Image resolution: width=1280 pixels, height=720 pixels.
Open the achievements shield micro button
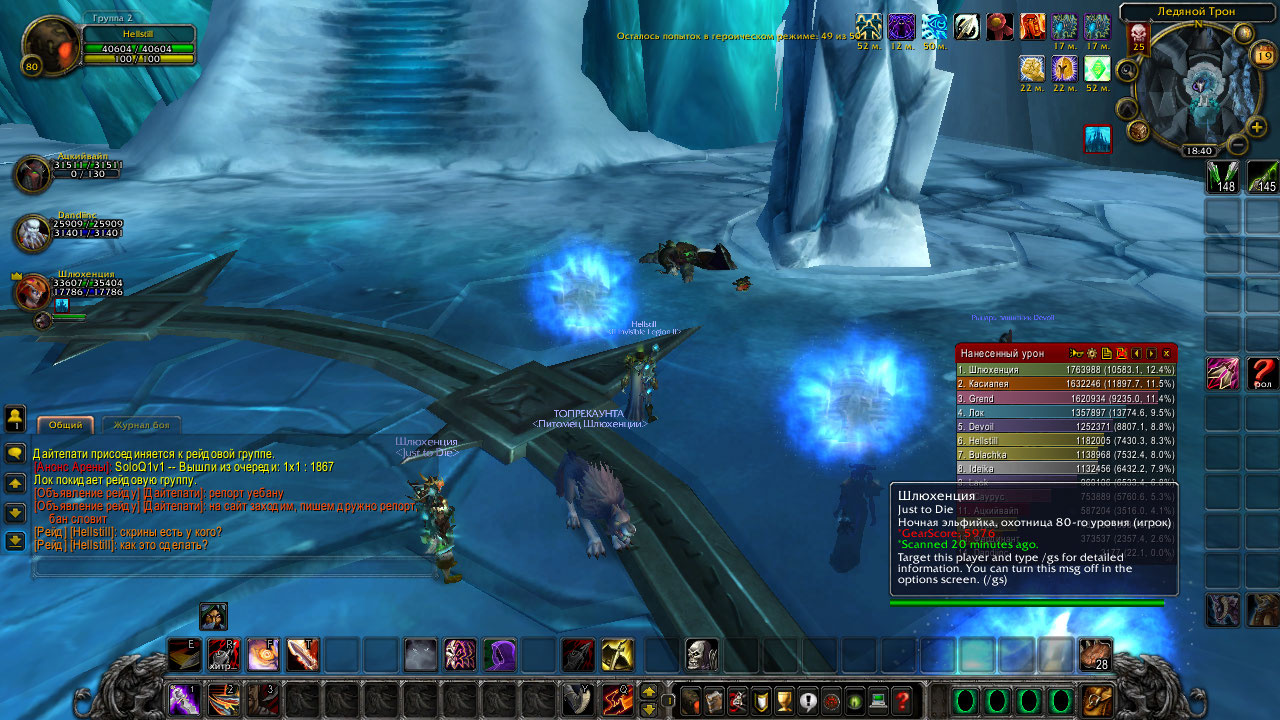click(x=761, y=701)
